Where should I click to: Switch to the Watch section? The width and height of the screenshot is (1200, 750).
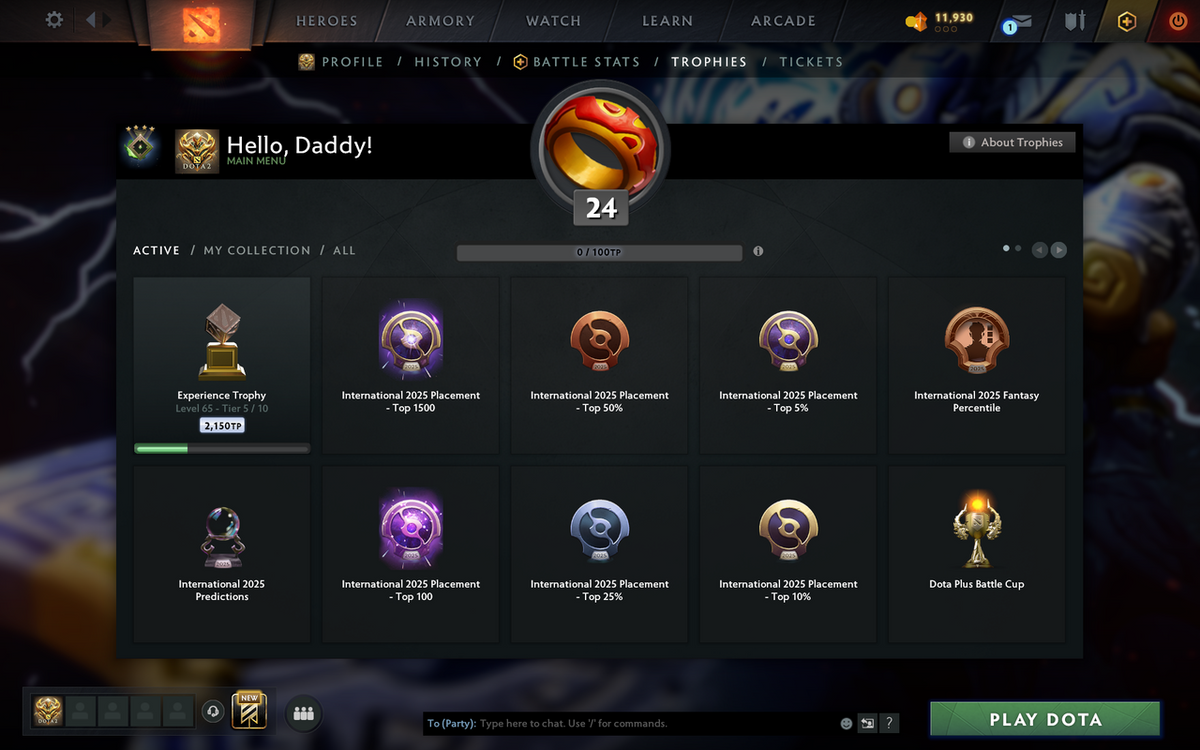tap(553, 21)
